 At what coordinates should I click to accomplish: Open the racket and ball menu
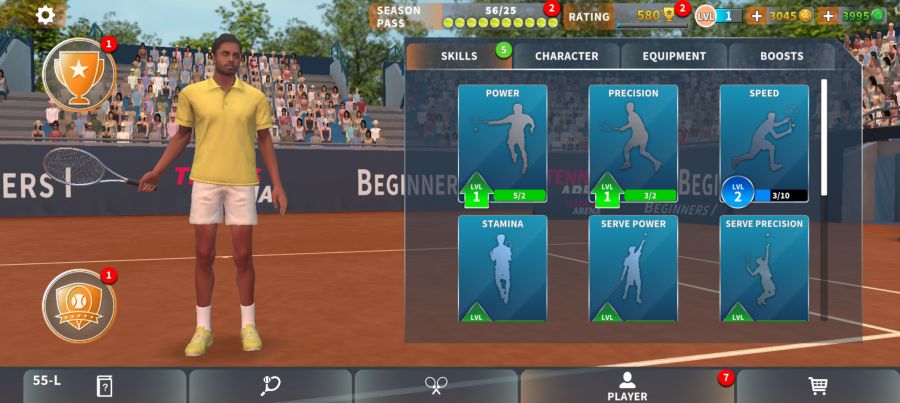tap(270, 386)
